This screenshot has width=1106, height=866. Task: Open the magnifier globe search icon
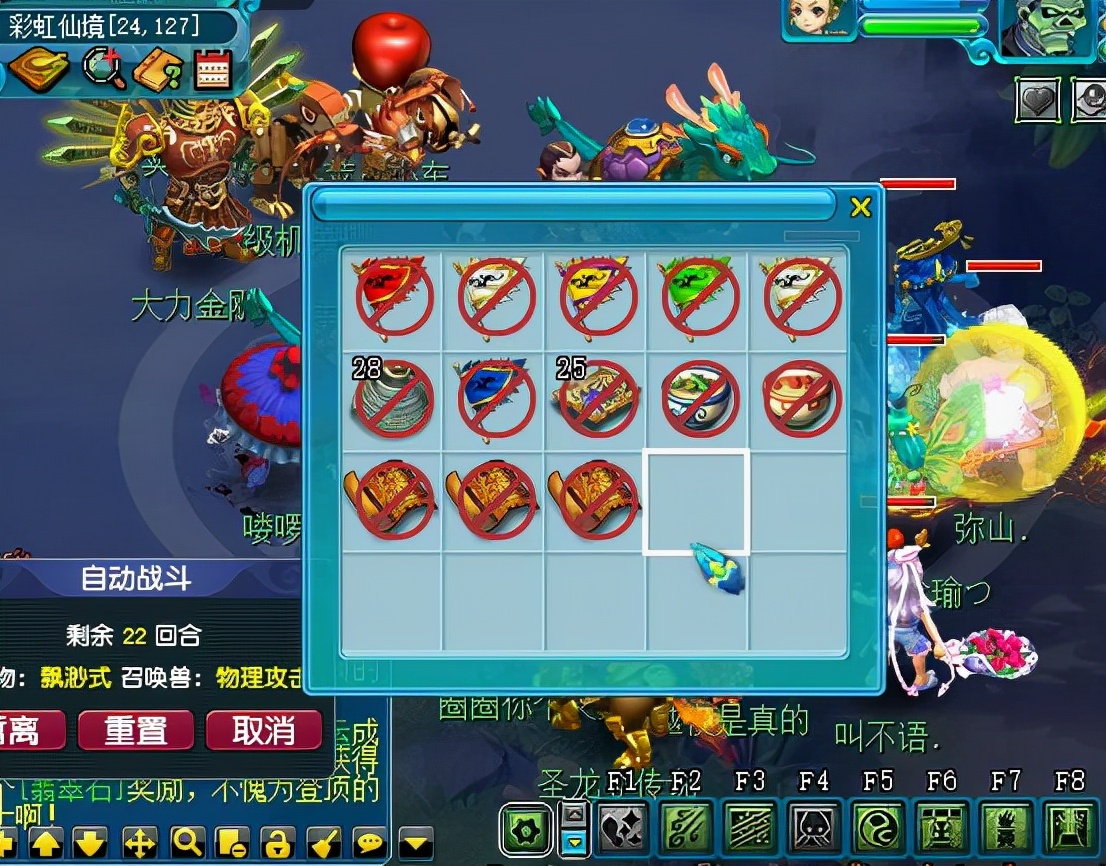103,69
